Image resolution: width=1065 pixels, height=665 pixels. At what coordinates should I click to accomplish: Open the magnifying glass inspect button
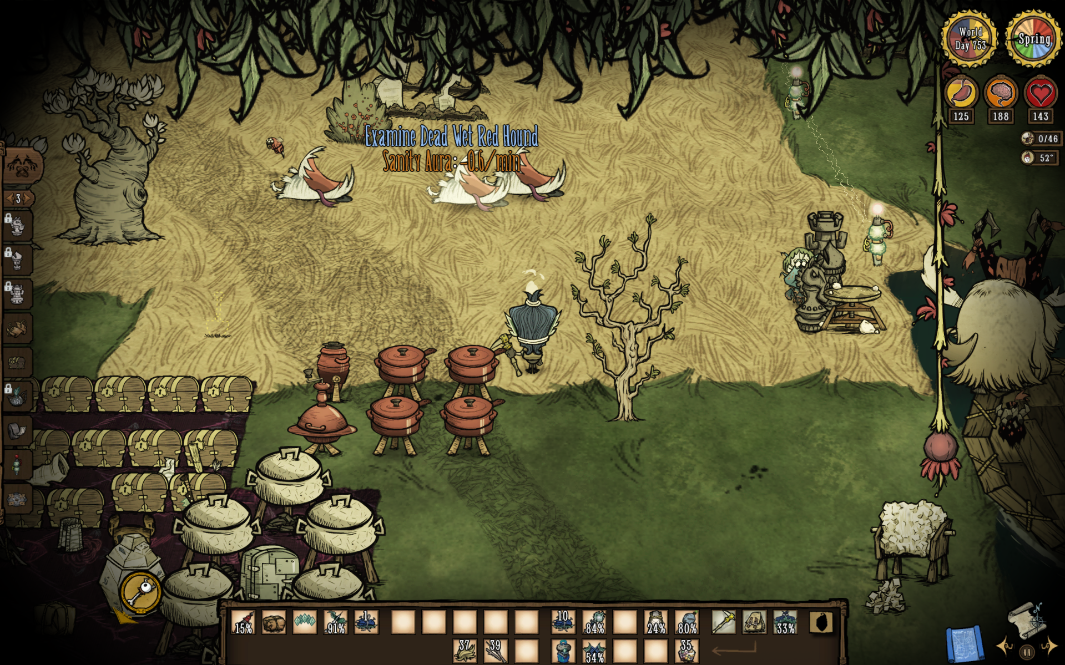point(141,592)
